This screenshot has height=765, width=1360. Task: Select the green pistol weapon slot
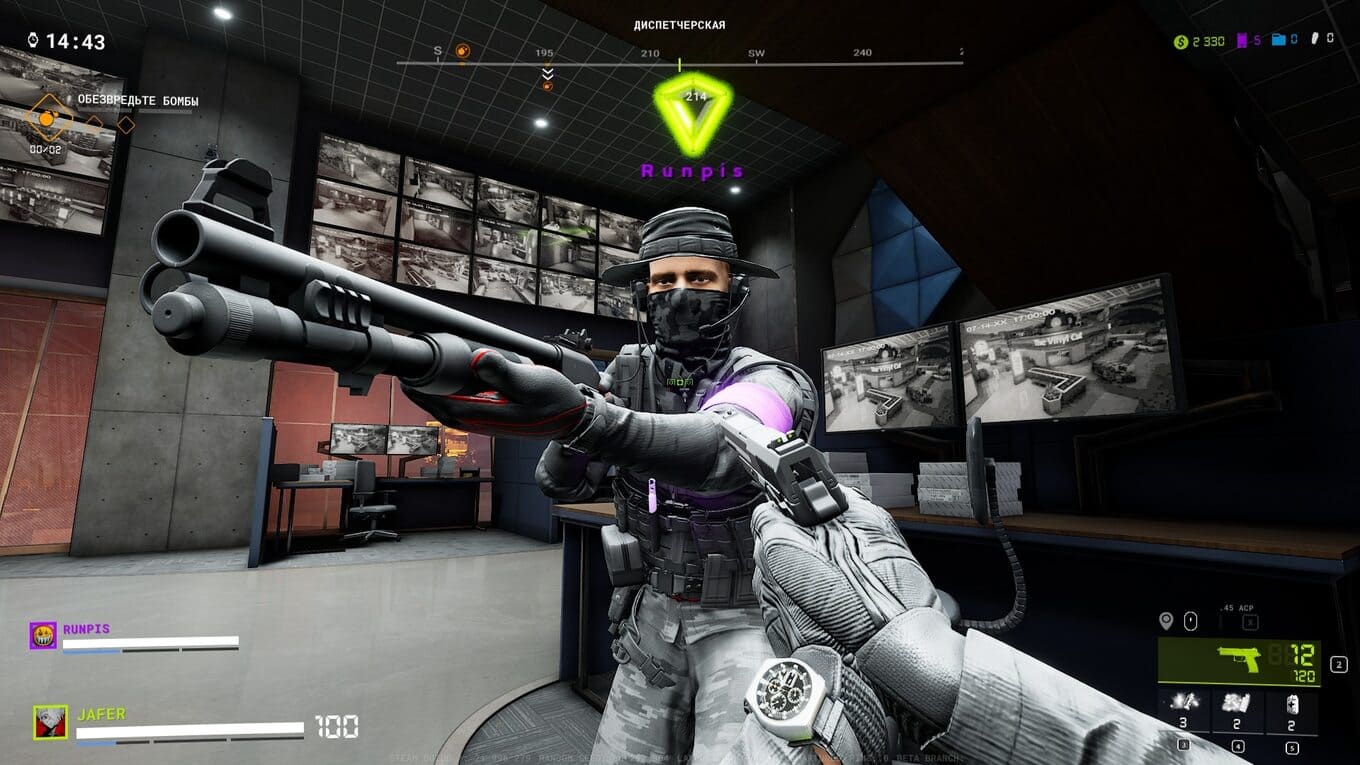tap(1238, 662)
